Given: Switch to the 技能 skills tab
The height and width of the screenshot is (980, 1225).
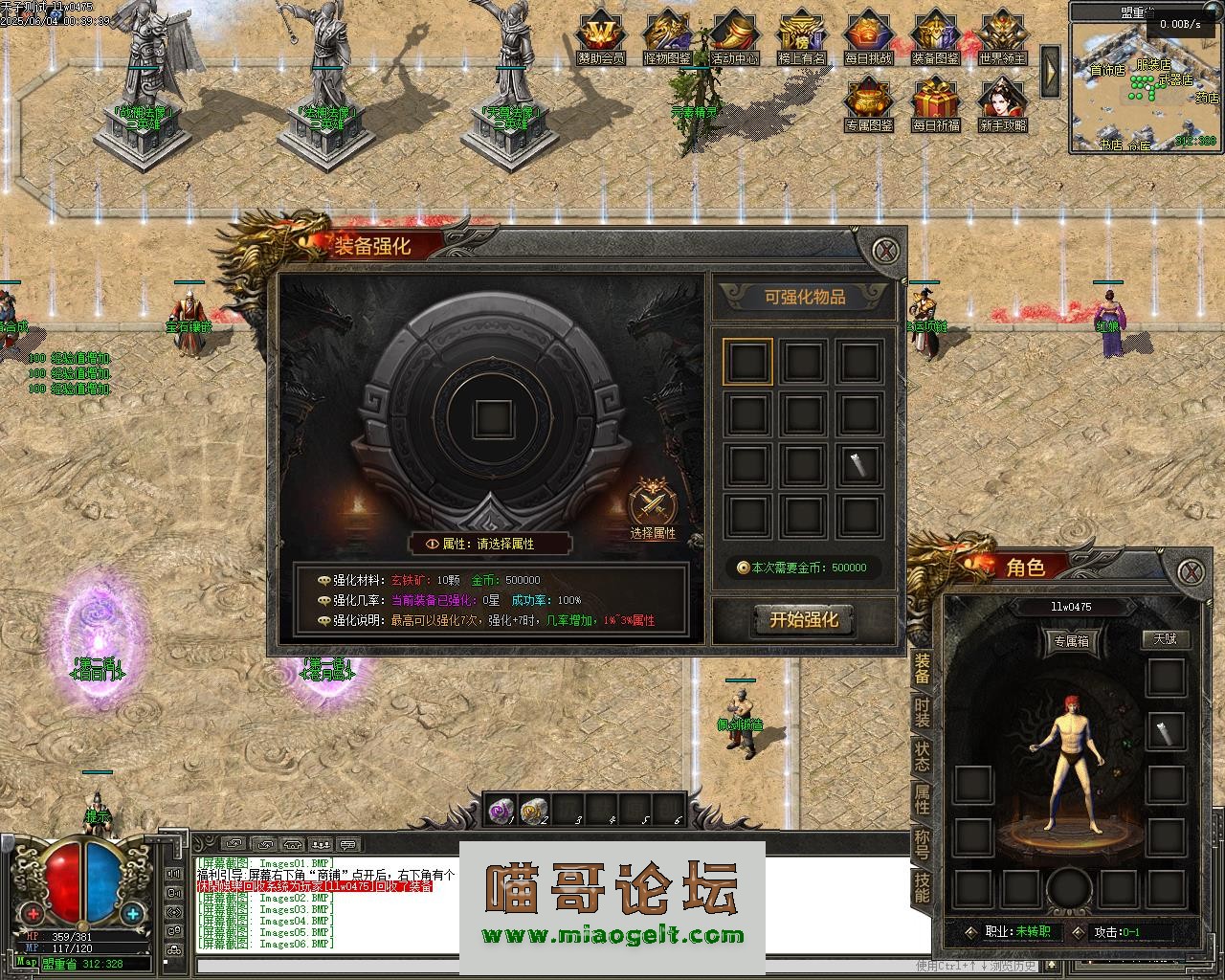Looking at the screenshot, I should pyautogui.click(x=922, y=887).
